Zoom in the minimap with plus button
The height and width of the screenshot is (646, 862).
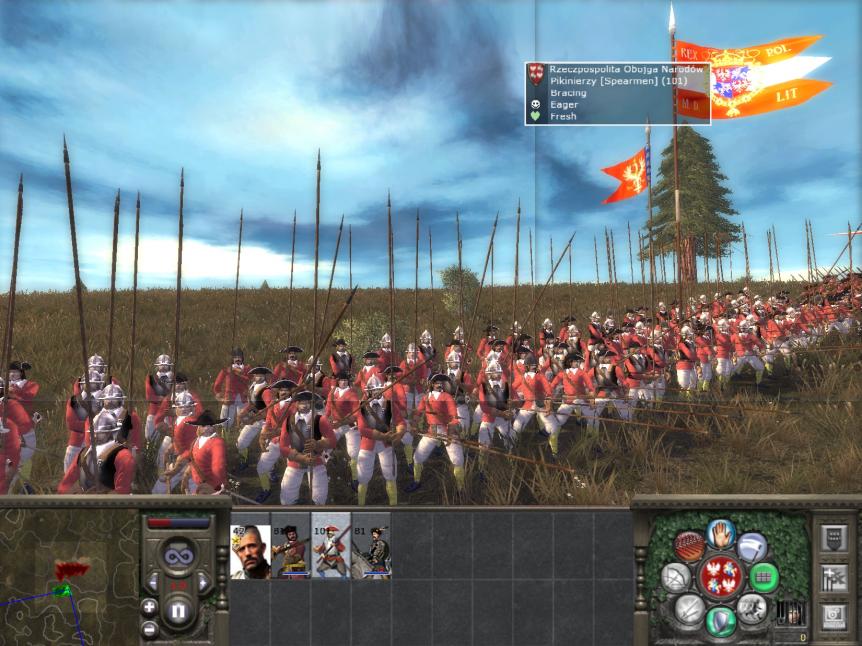tap(149, 607)
